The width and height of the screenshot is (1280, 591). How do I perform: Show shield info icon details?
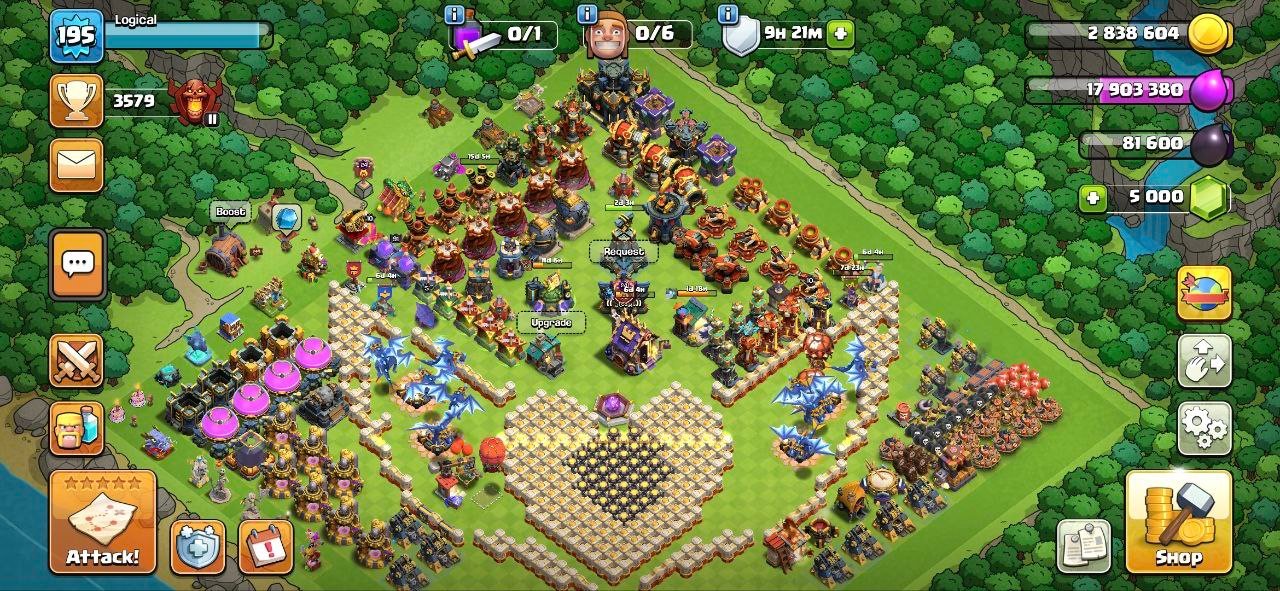click(x=728, y=15)
